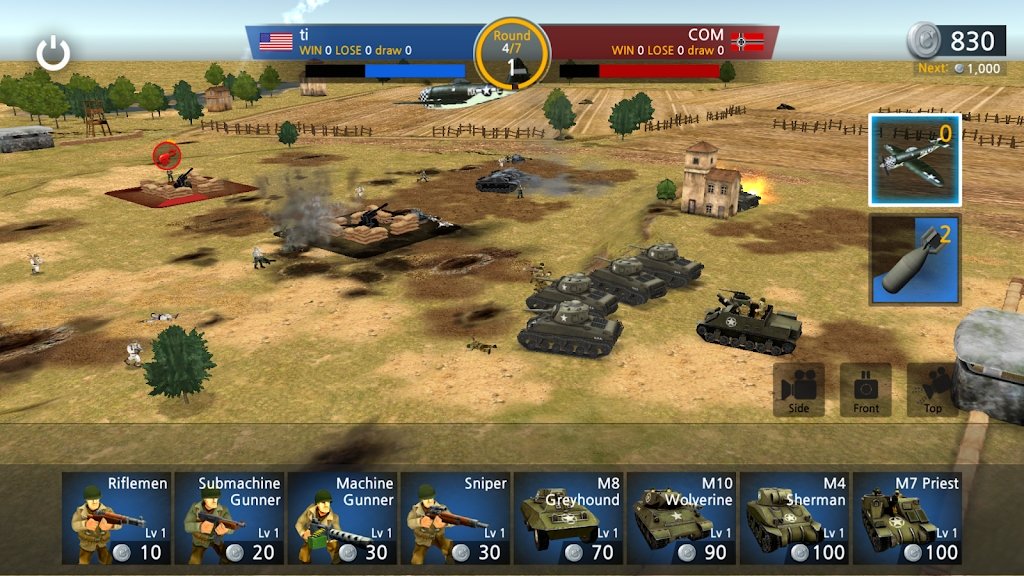Select the M8 Greyhound card
The height and width of the screenshot is (576, 1024).
tap(569, 519)
